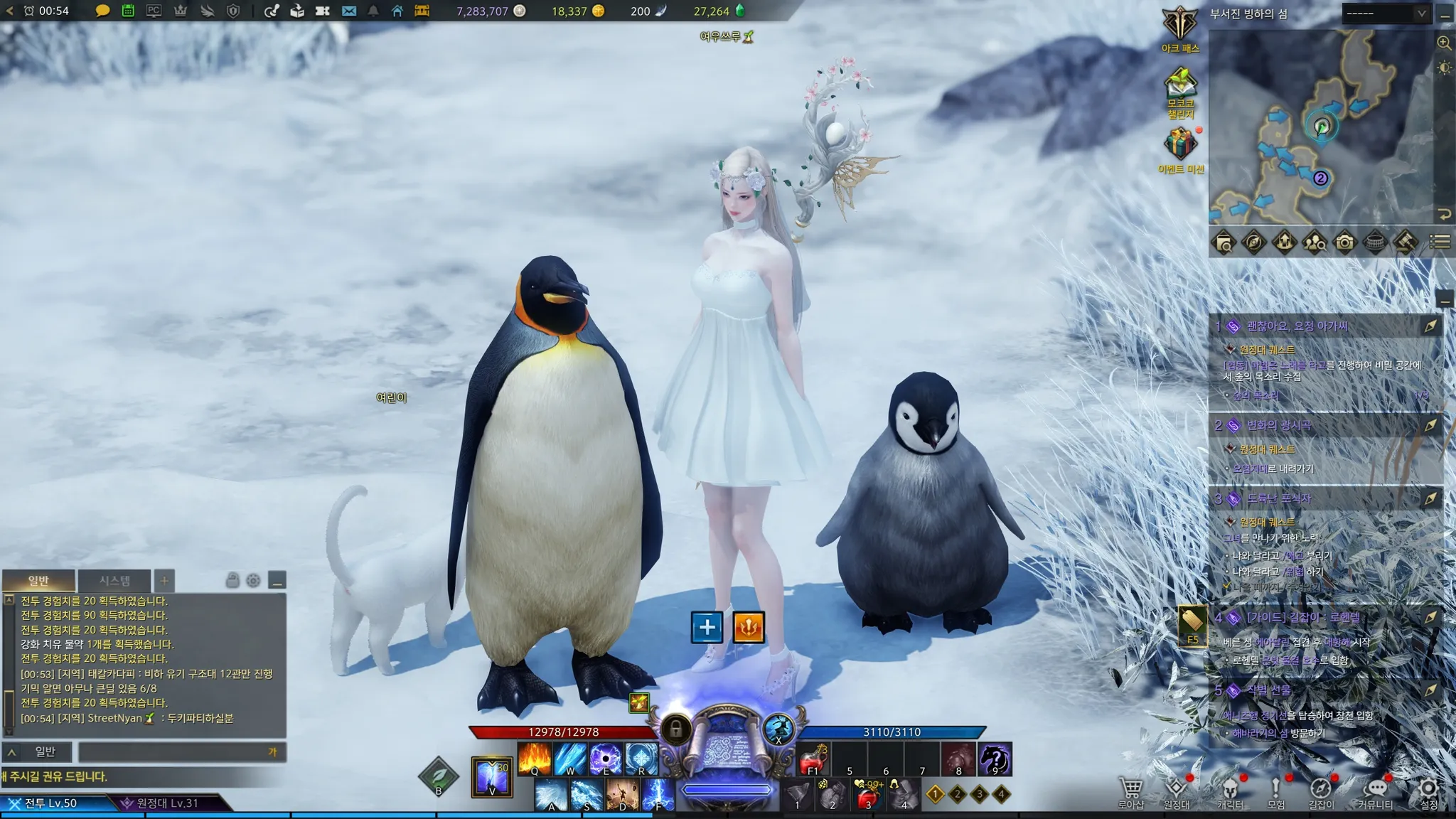
Task: Open the 모코코 챌린지 book icon
Action: pos(1179,87)
